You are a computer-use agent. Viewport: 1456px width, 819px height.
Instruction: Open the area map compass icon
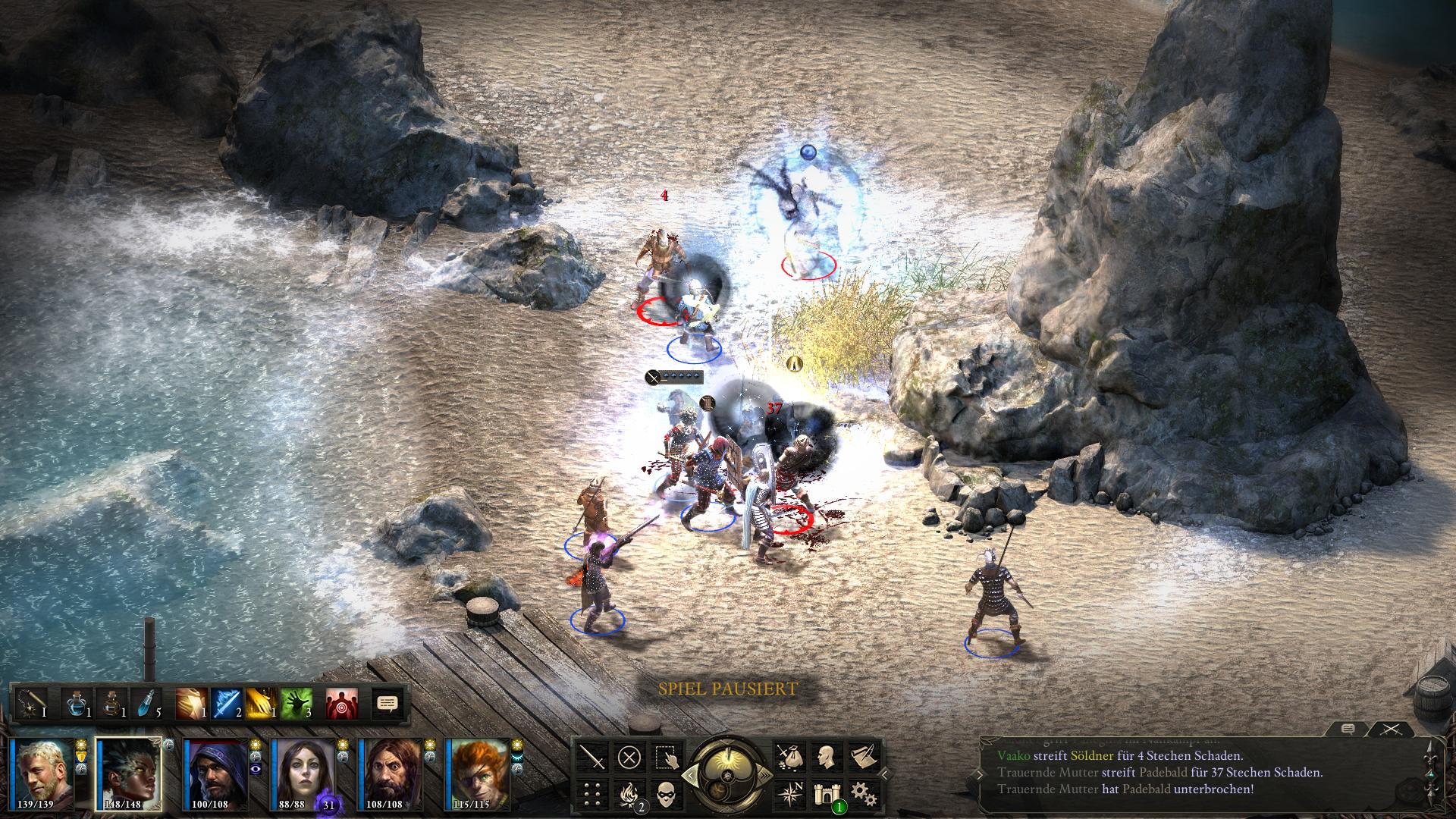789,793
